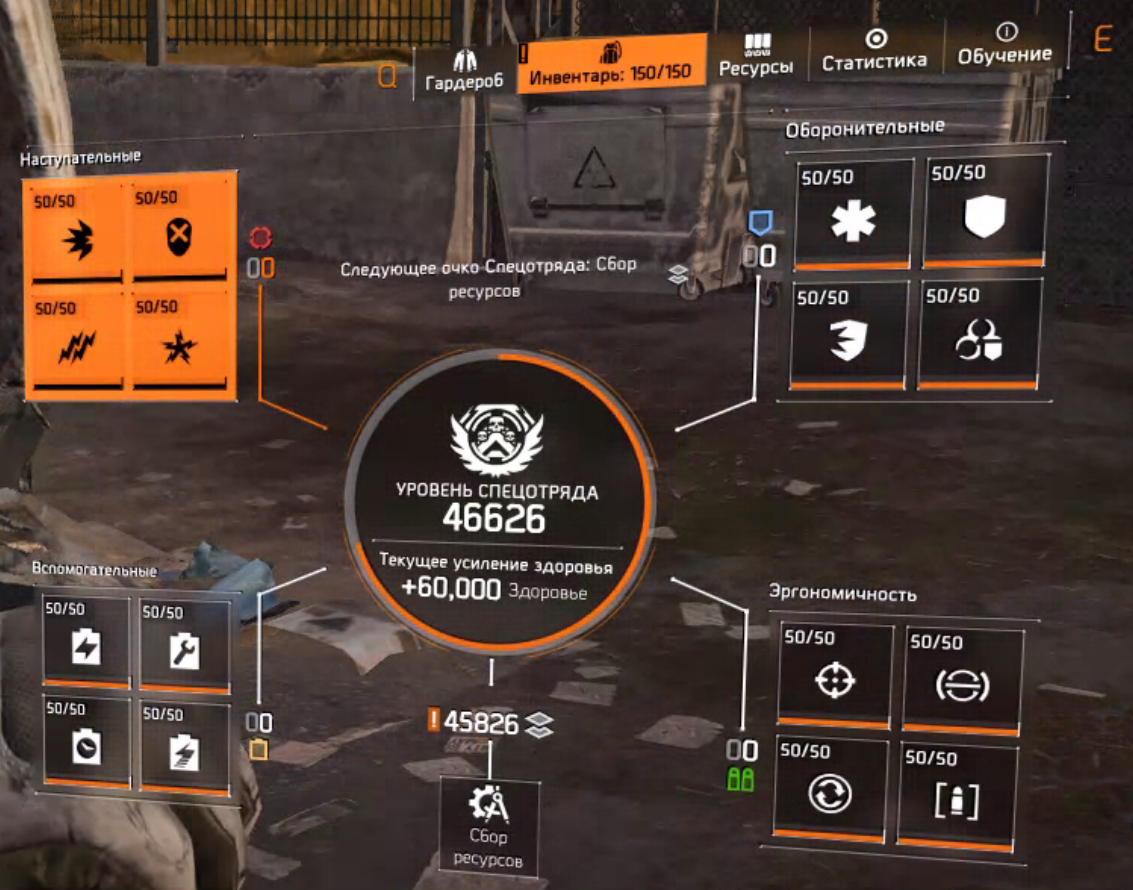The width and height of the screenshot is (1133, 890).
Task: Choose the medical asterisk defensive tile
Action: point(853,214)
